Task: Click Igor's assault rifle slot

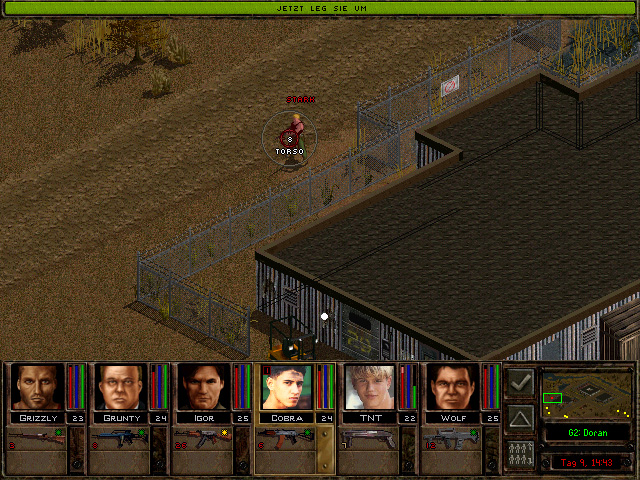Action: [202, 438]
